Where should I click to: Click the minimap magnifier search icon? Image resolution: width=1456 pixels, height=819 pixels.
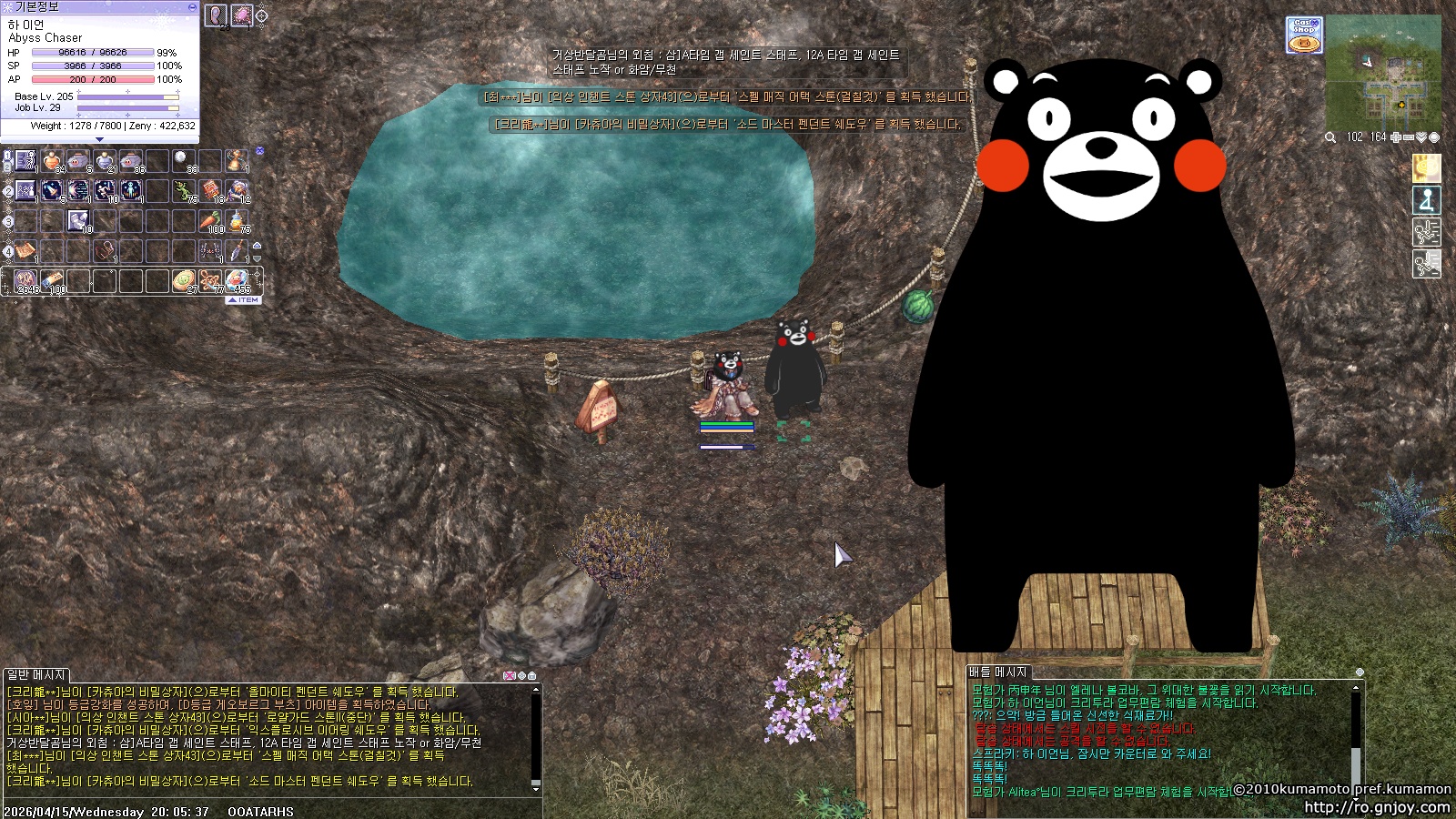point(1330,137)
